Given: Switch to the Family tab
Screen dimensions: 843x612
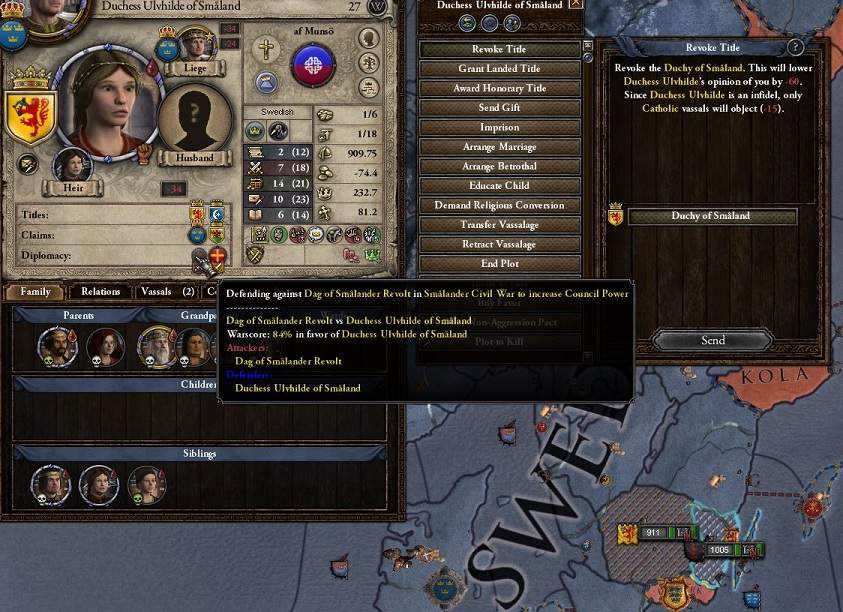Looking at the screenshot, I should coord(35,292).
